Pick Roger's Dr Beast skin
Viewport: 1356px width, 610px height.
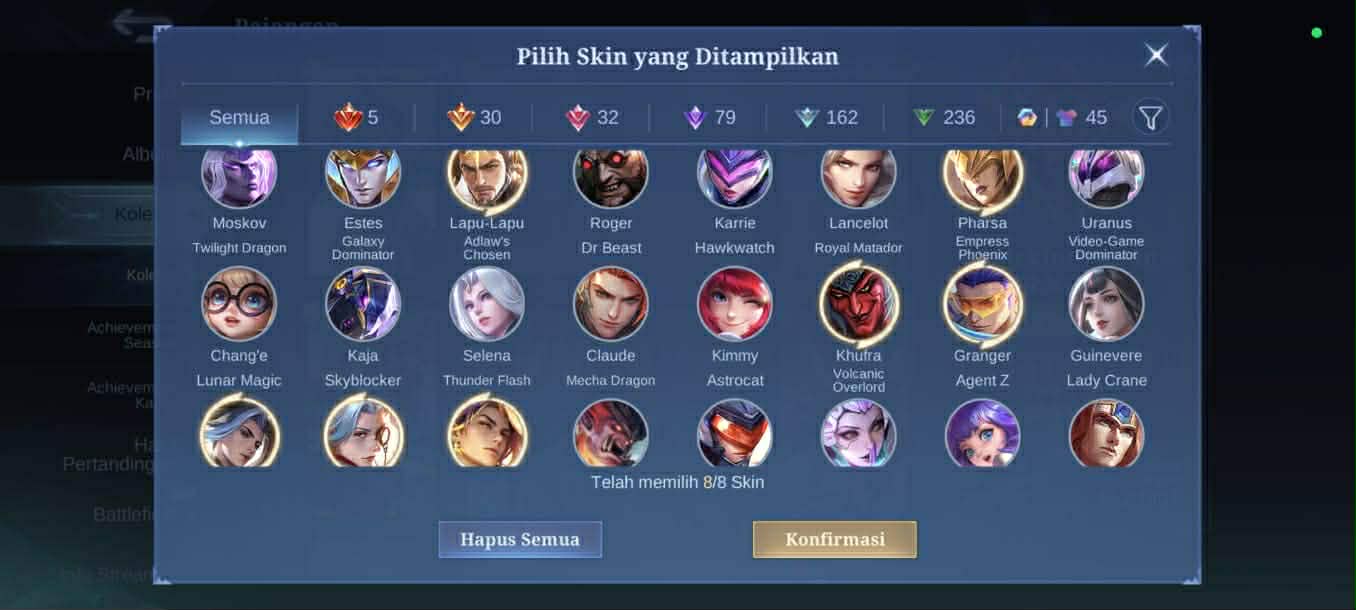point(610,178)
